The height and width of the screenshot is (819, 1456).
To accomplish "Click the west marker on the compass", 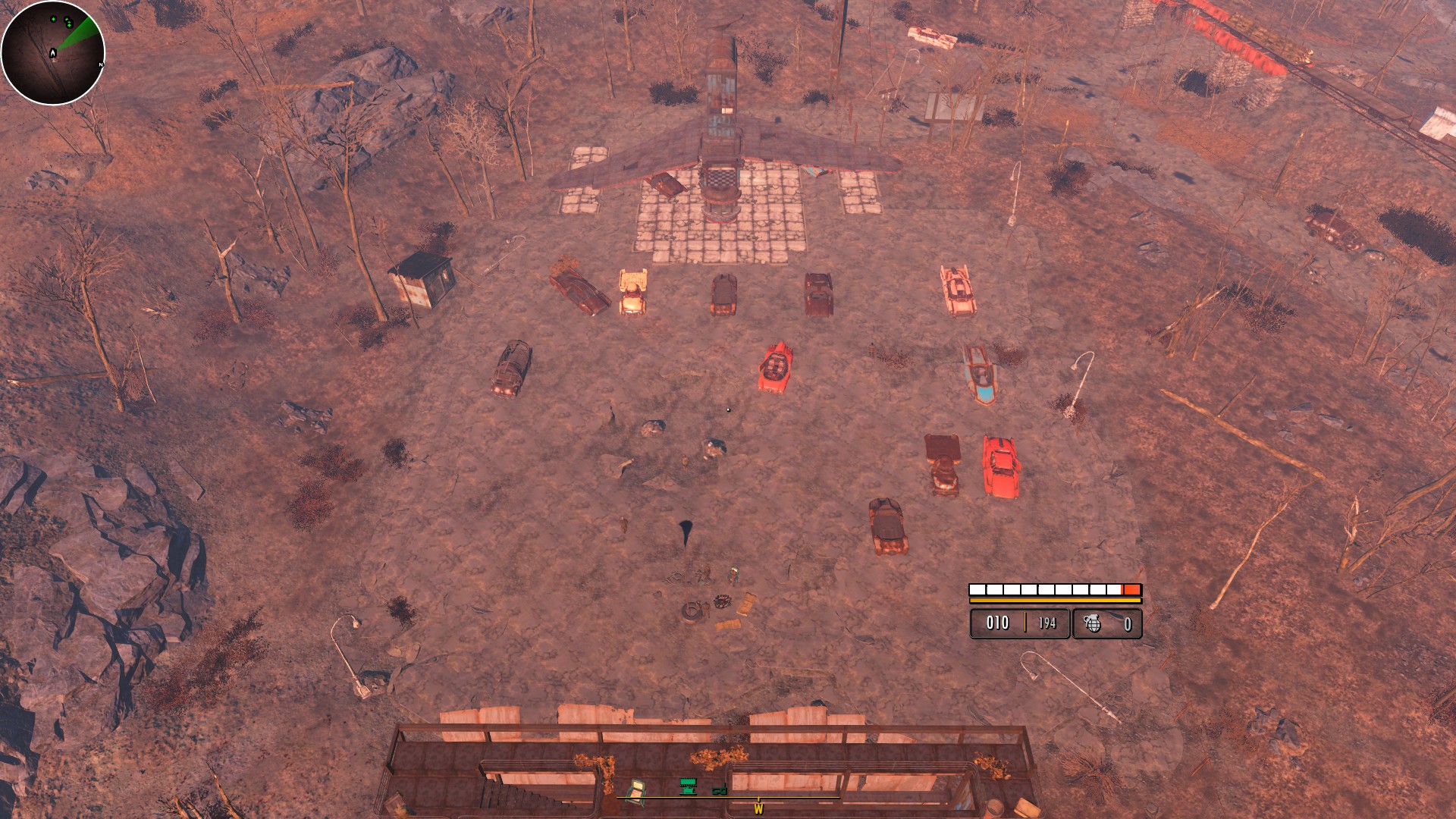I will click(x=758, y=809).
